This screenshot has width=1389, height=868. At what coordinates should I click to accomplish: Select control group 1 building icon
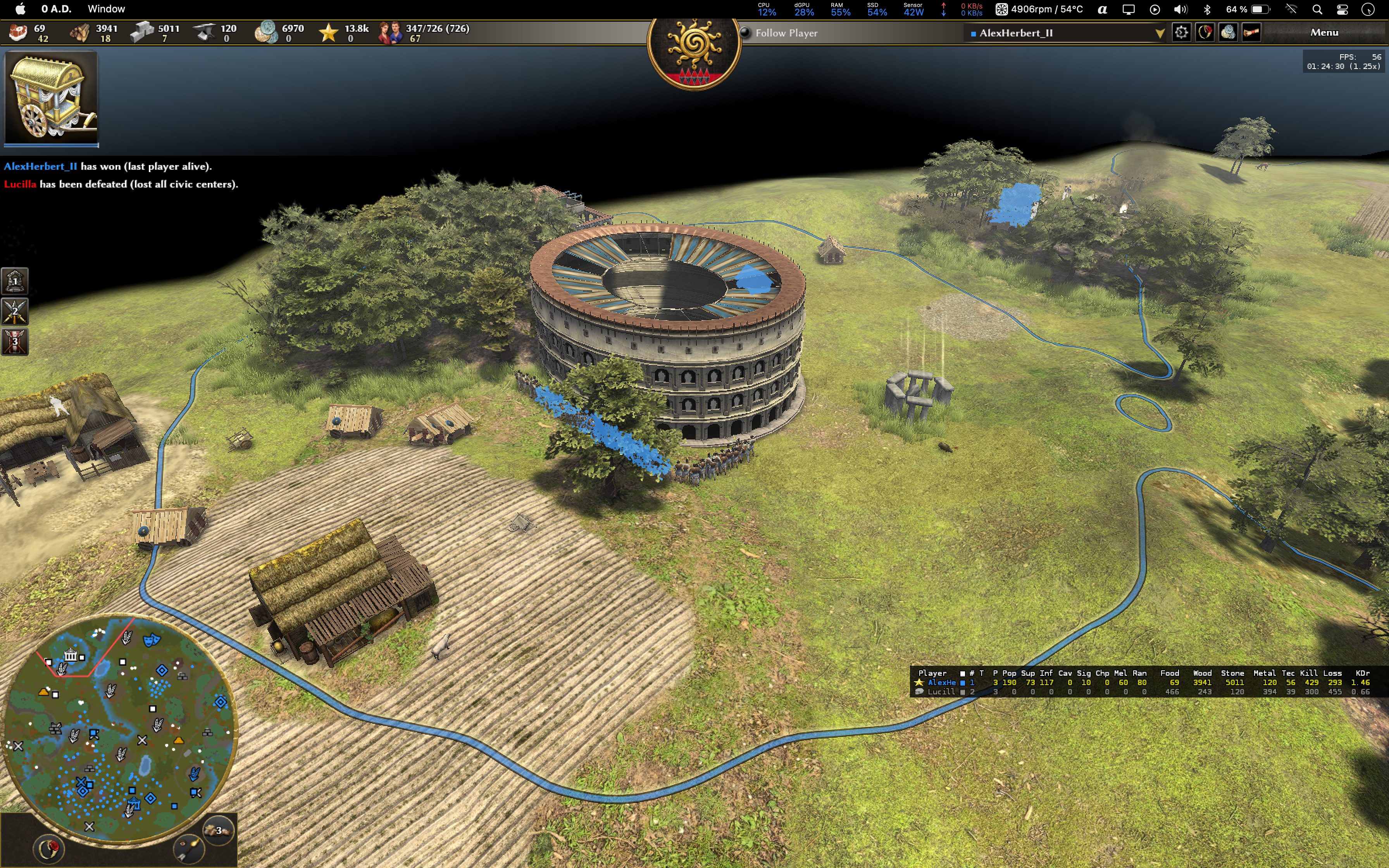[15, 281]
